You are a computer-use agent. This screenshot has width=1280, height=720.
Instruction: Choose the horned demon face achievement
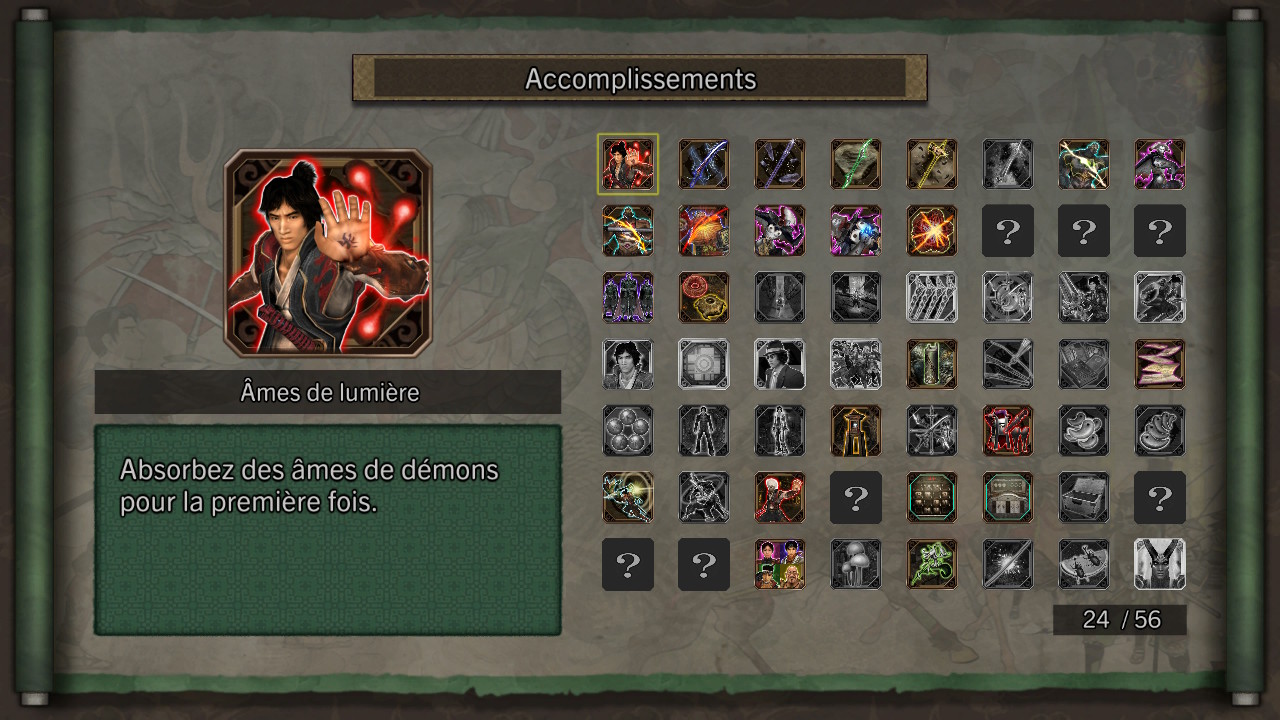click(1160, 564)
